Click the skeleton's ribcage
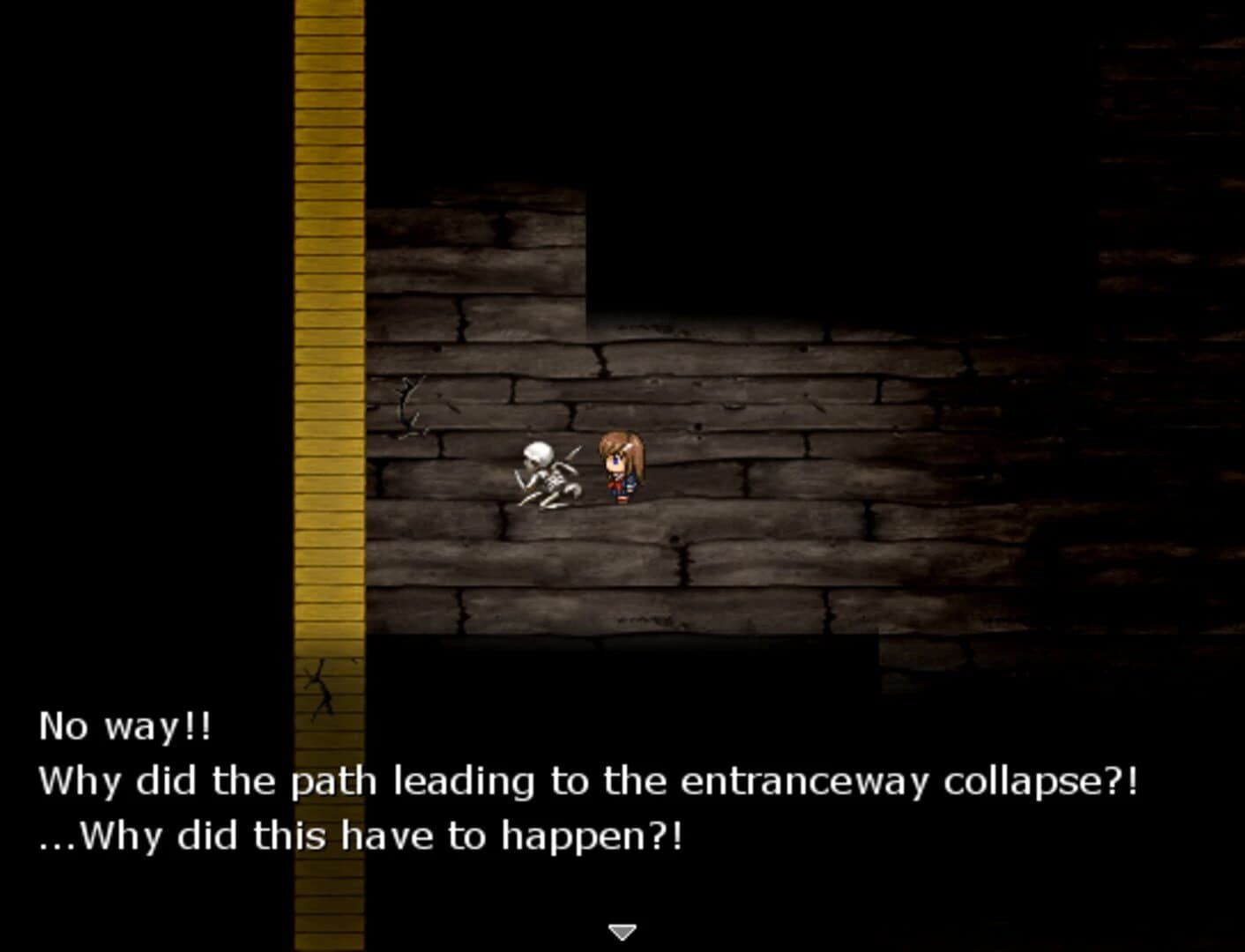Viewport: 1245px width, 952px height. tap(555, 480)
